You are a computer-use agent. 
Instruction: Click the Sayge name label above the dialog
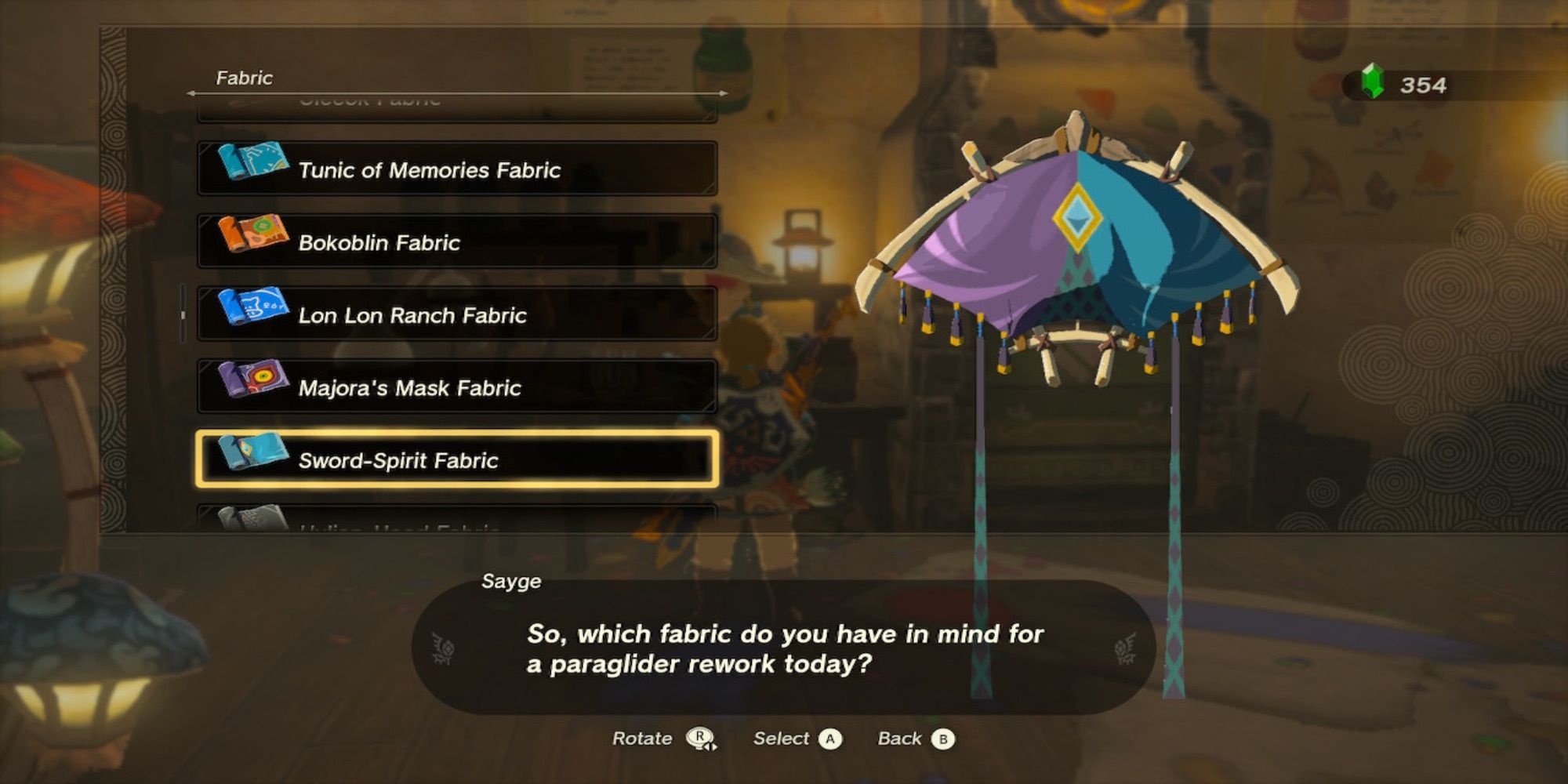click(512, 582)
